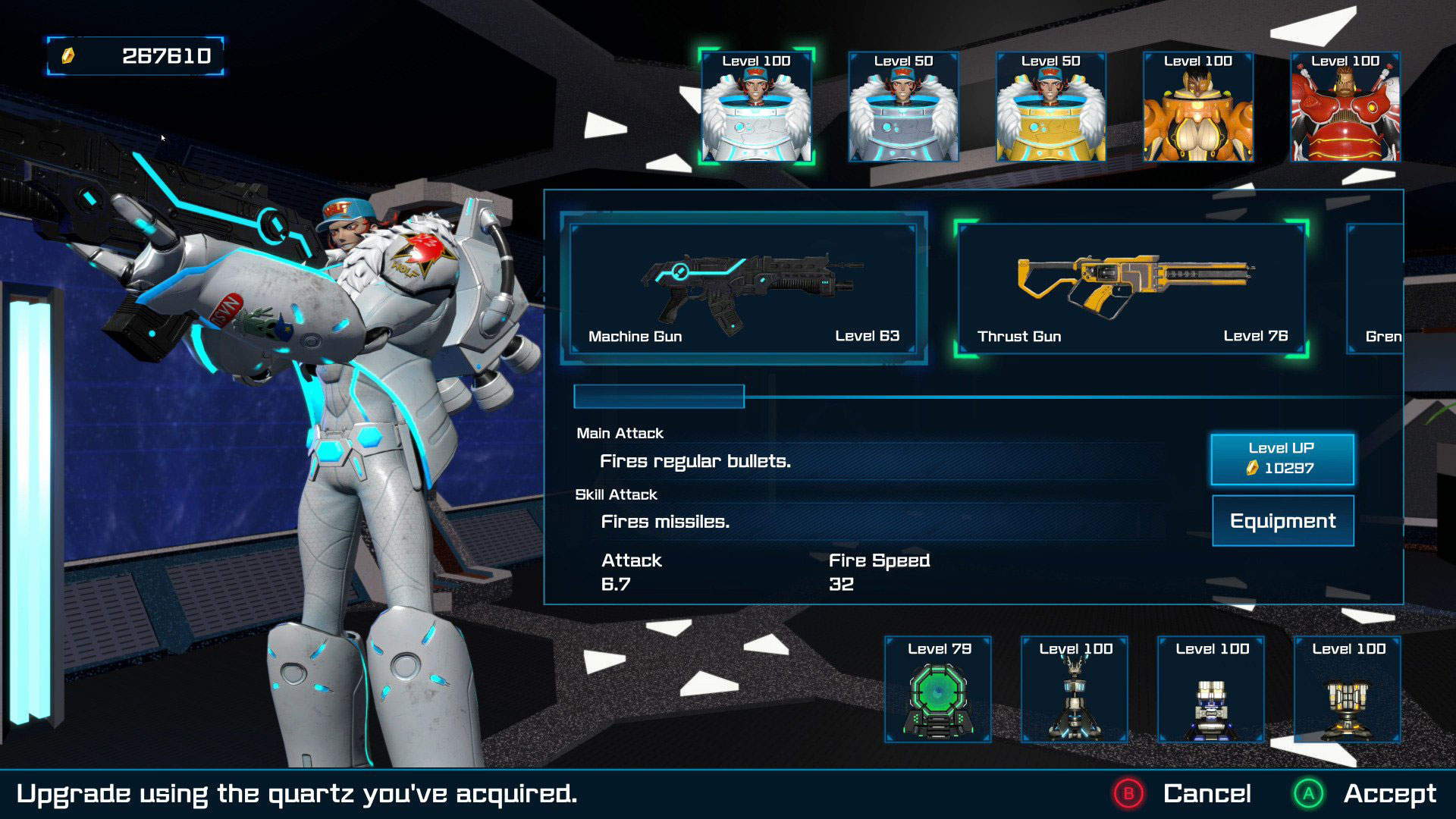Select the gold cannon Level 100 device
The image size is (1456, 819).
[x=1348, y=689]
